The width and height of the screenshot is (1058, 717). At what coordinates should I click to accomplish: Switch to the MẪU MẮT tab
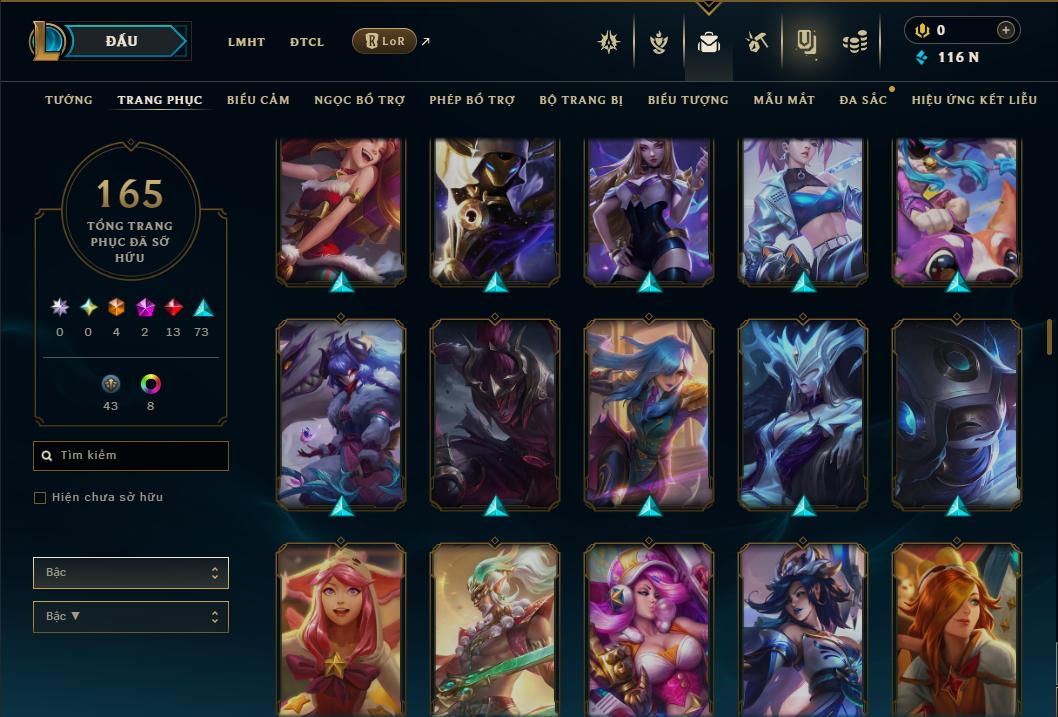point(784,100)
